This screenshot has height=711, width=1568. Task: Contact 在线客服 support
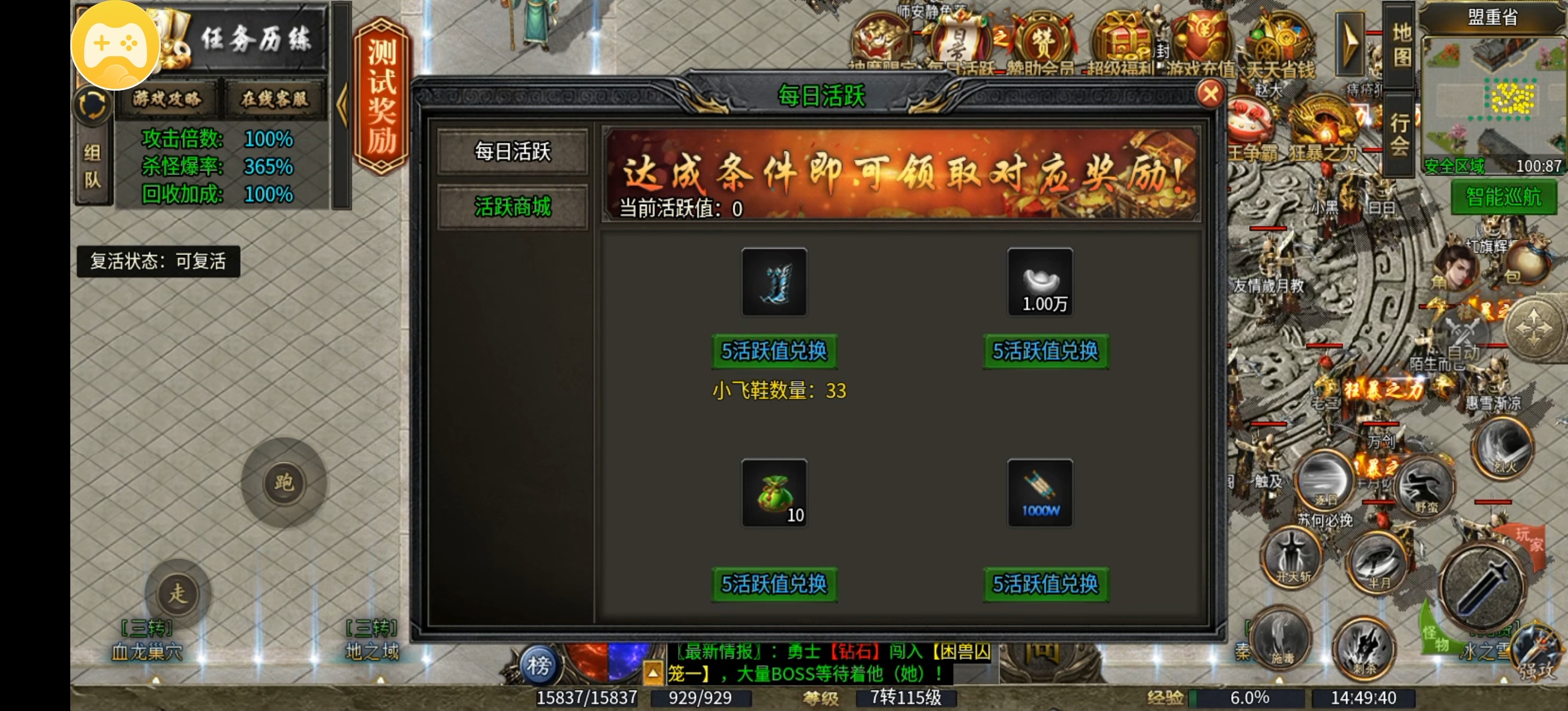(275, 99)
